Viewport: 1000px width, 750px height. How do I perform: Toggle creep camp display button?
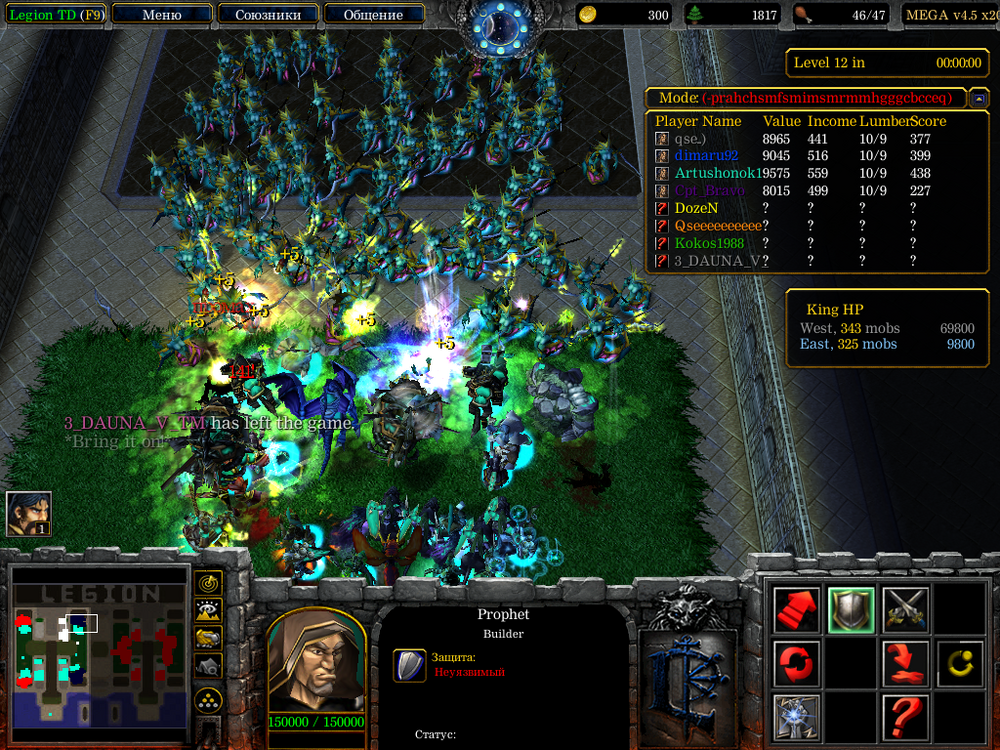pos(209,665)
